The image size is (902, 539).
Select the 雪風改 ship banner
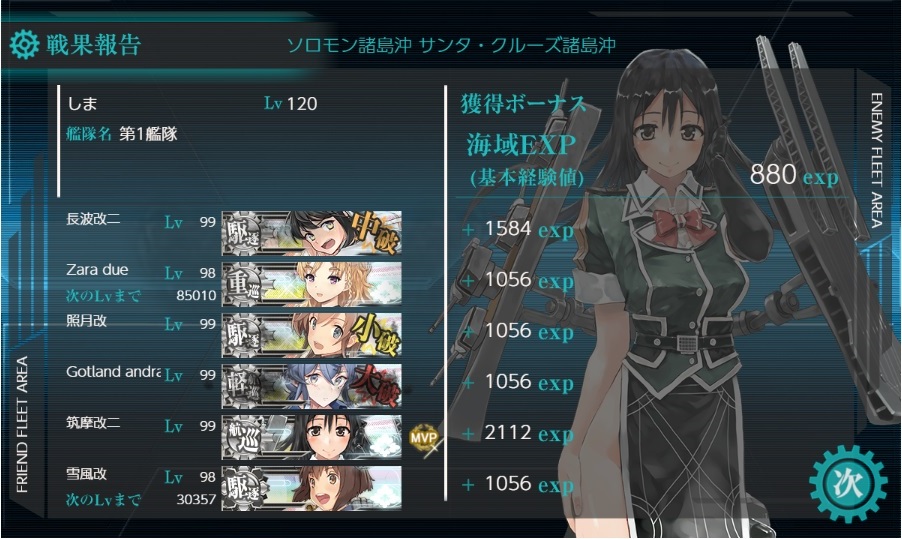[311, 486]
